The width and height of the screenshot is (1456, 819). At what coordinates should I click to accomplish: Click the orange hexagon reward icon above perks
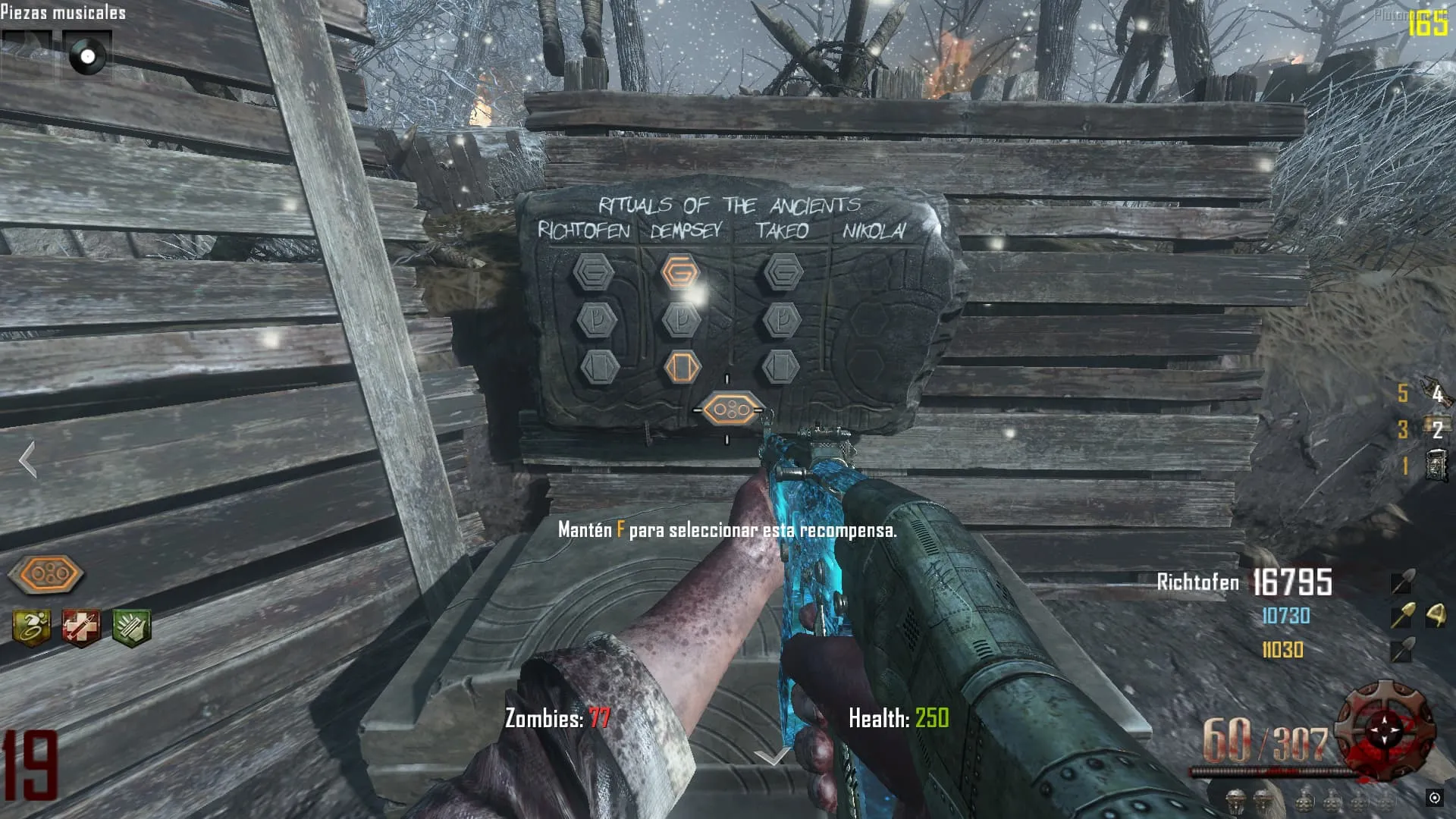tap(47, 574)
